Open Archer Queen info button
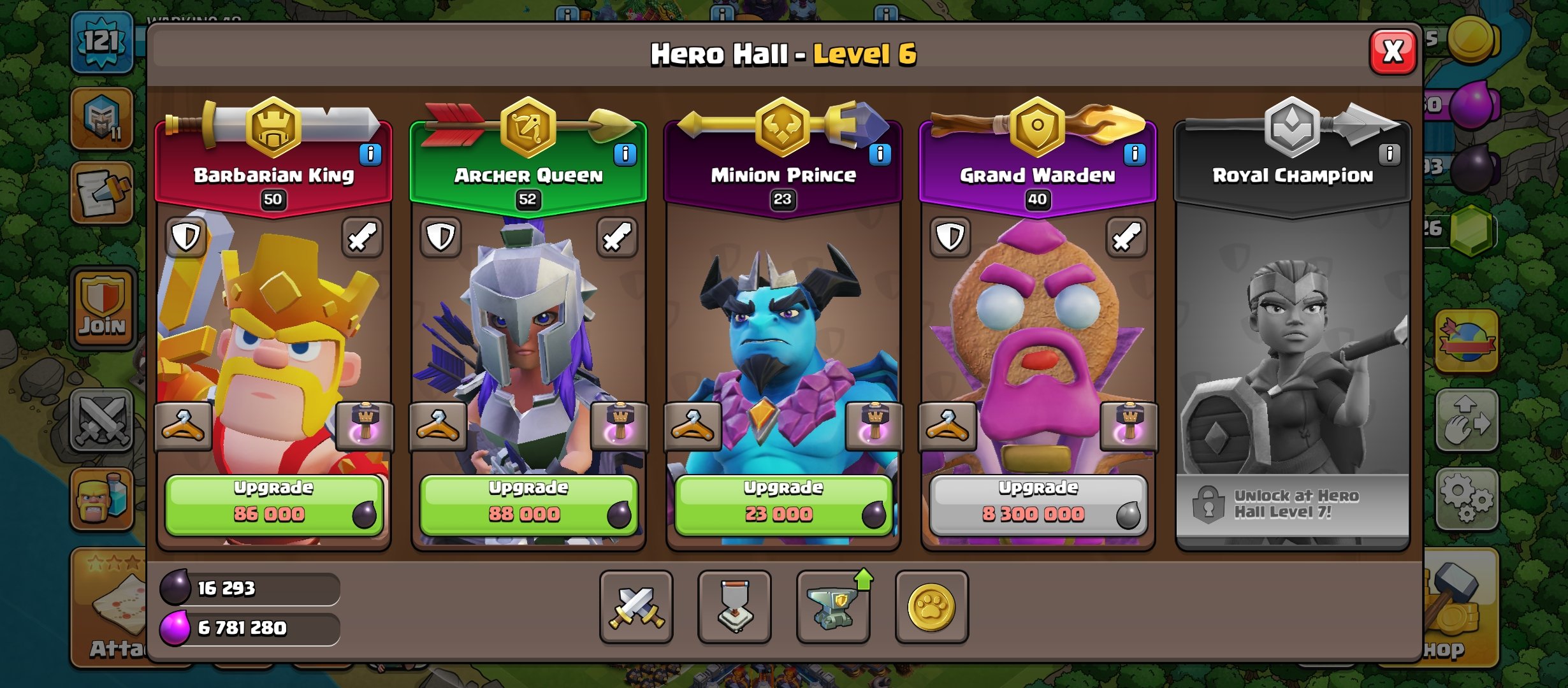 click(x=625, y=154)
